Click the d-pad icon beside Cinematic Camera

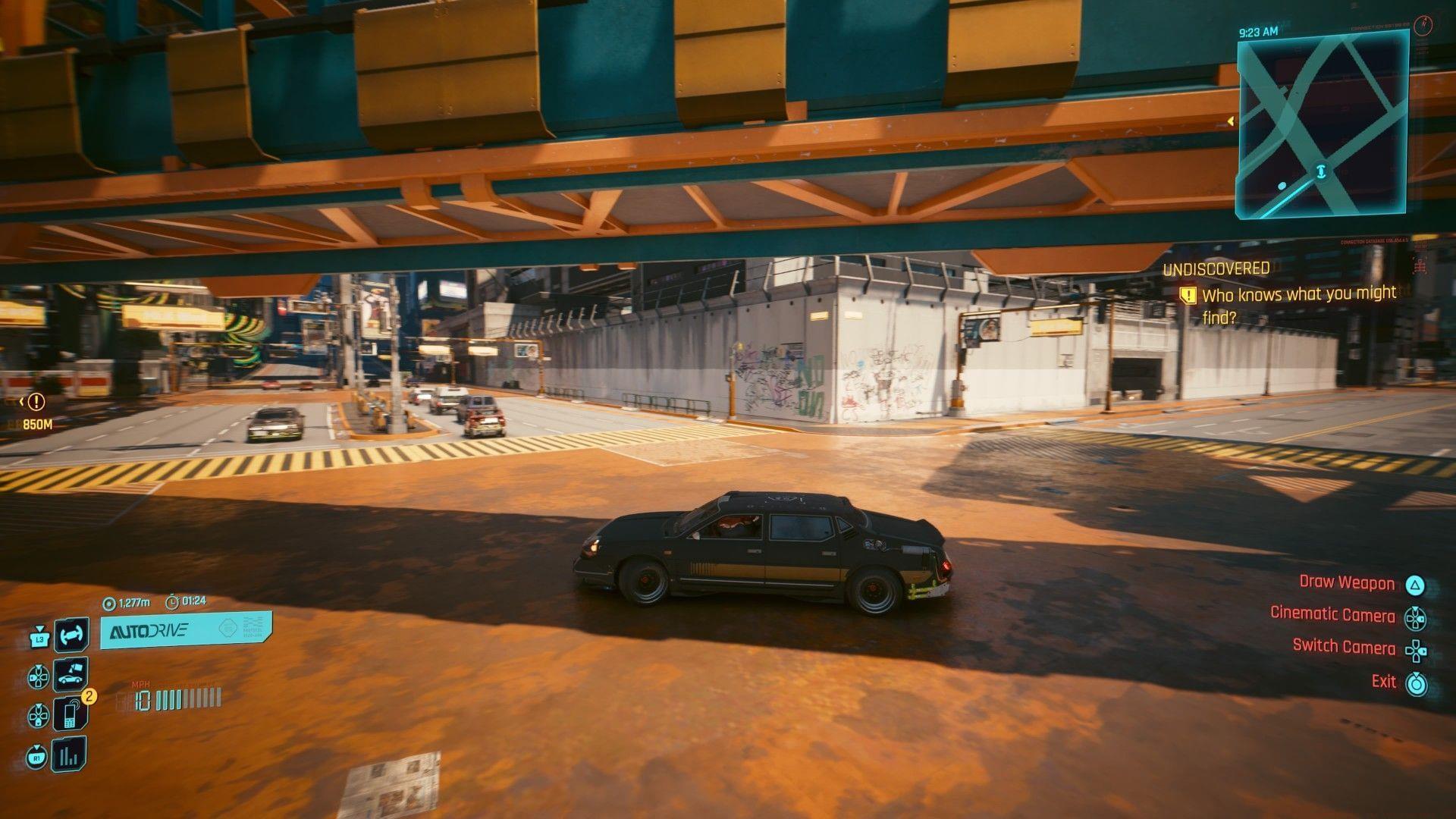coord(1415,618)
